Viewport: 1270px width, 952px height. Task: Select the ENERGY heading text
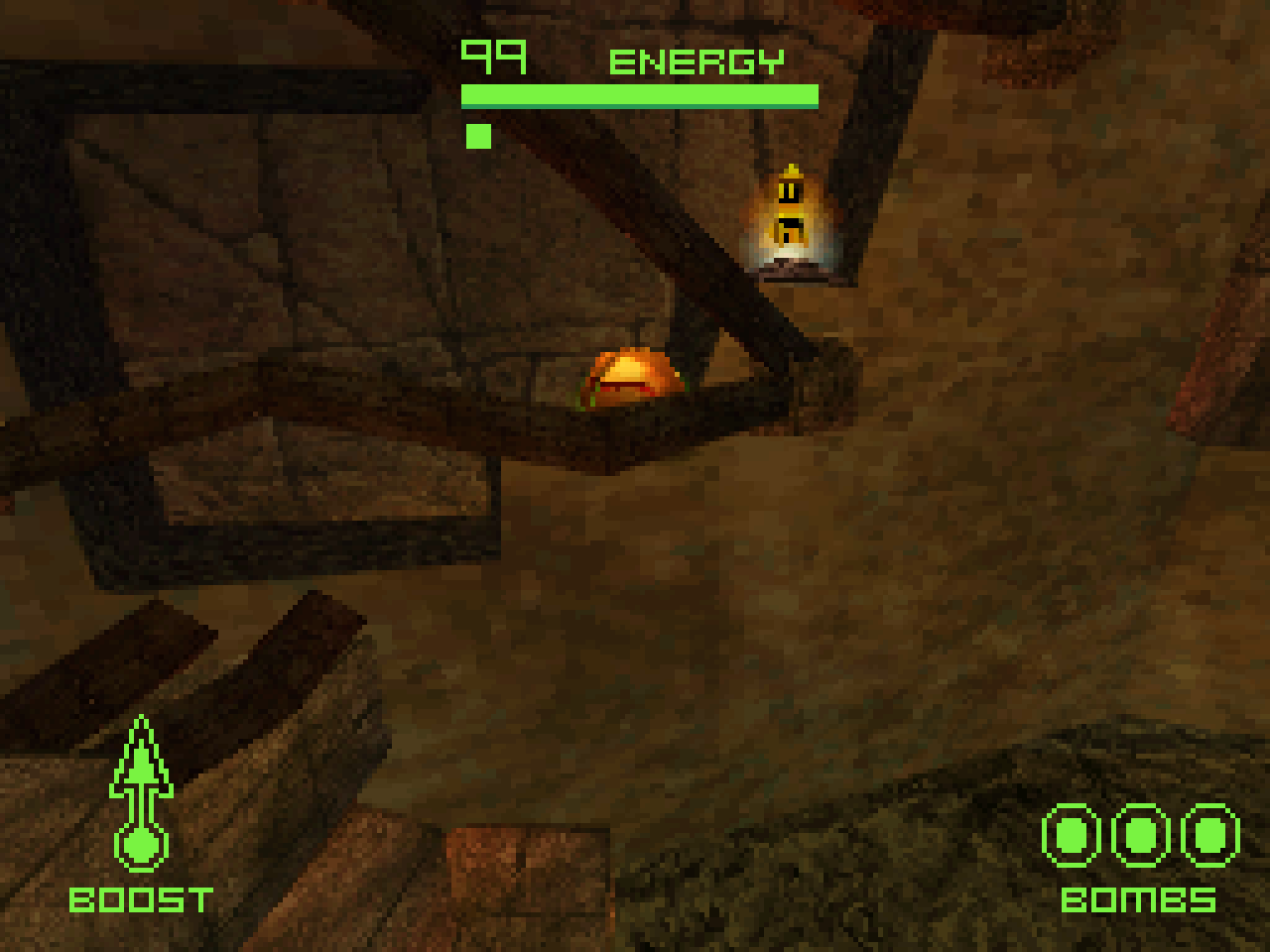695,61
